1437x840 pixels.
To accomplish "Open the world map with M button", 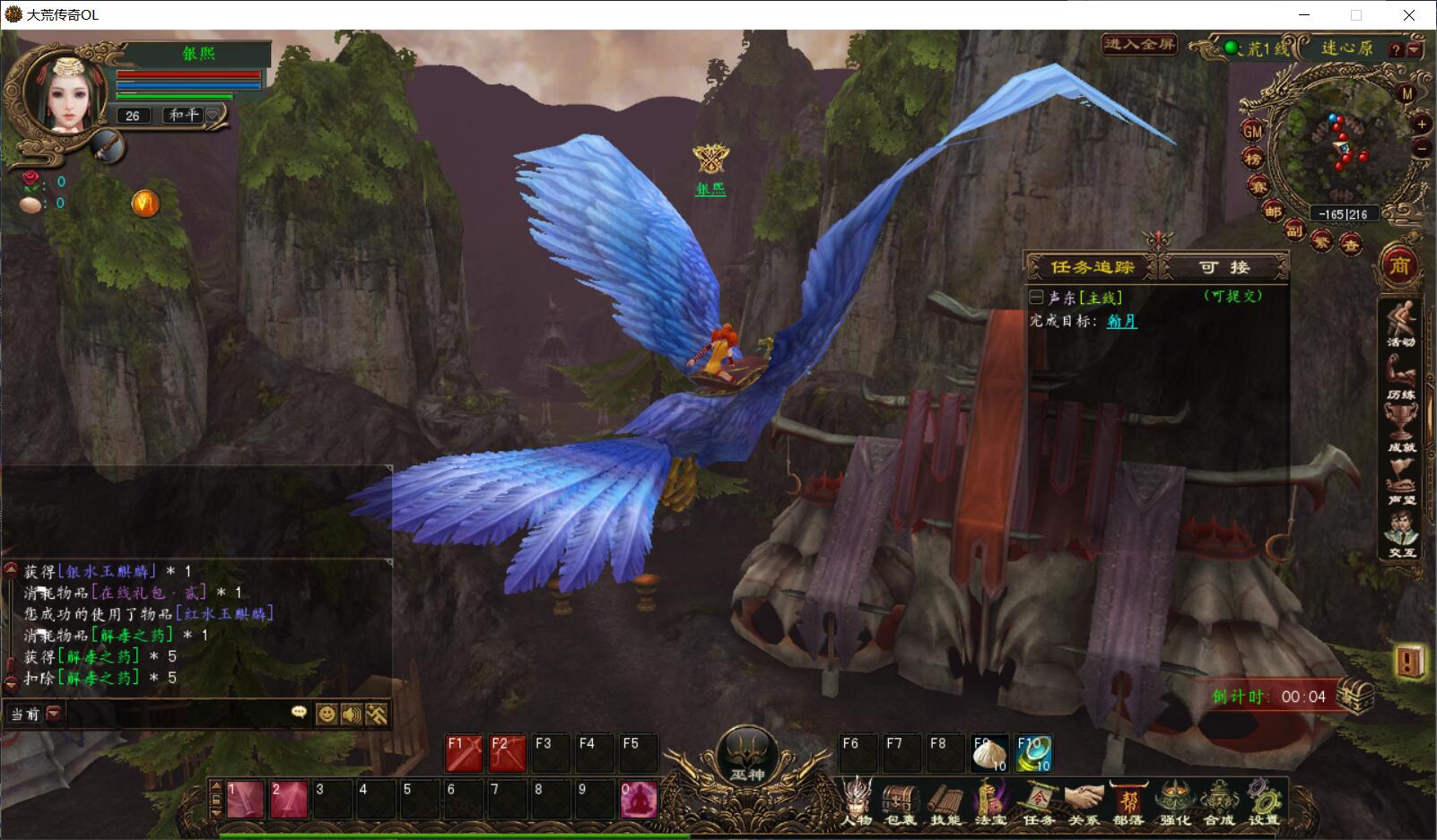I will point(1406,94).
